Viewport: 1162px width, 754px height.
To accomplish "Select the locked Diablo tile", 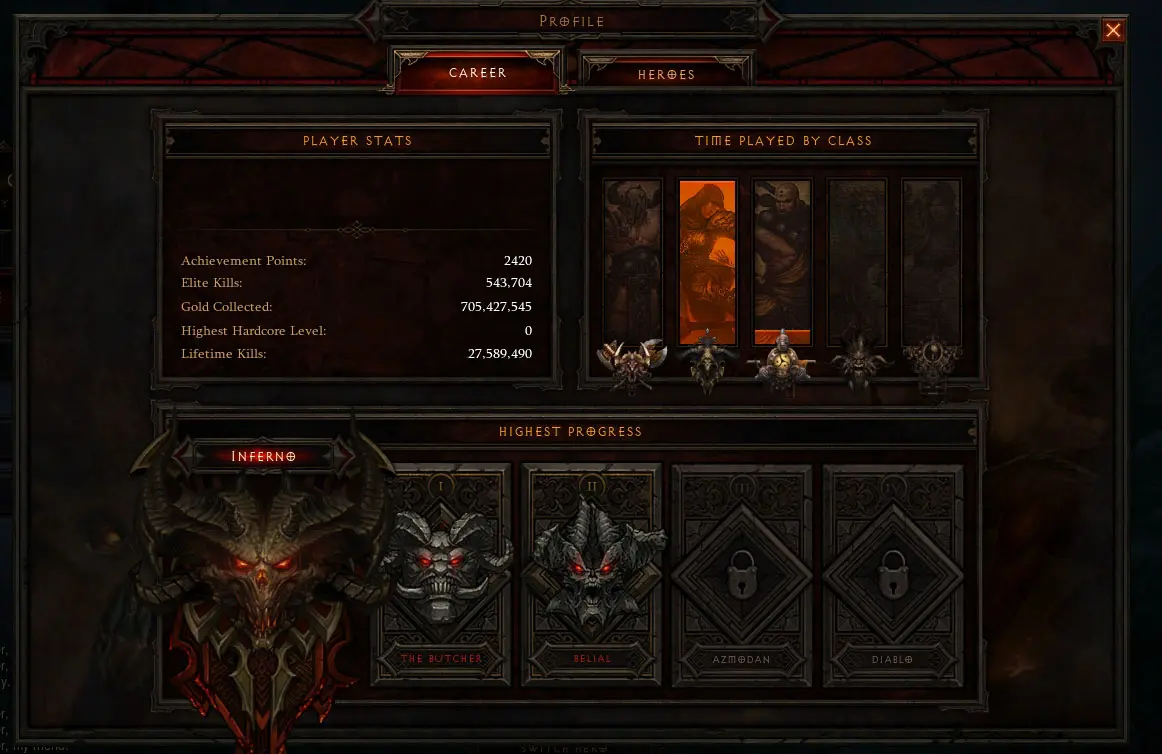I will tap(893, 573).
